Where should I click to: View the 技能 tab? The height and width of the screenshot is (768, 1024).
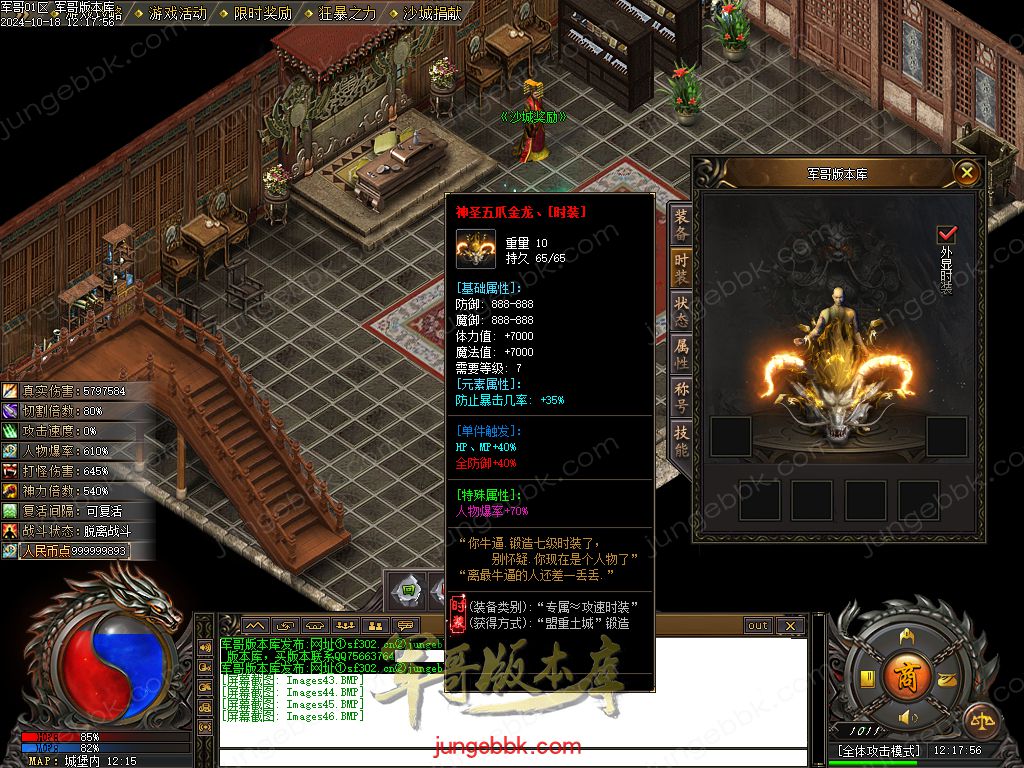point(681,441)
